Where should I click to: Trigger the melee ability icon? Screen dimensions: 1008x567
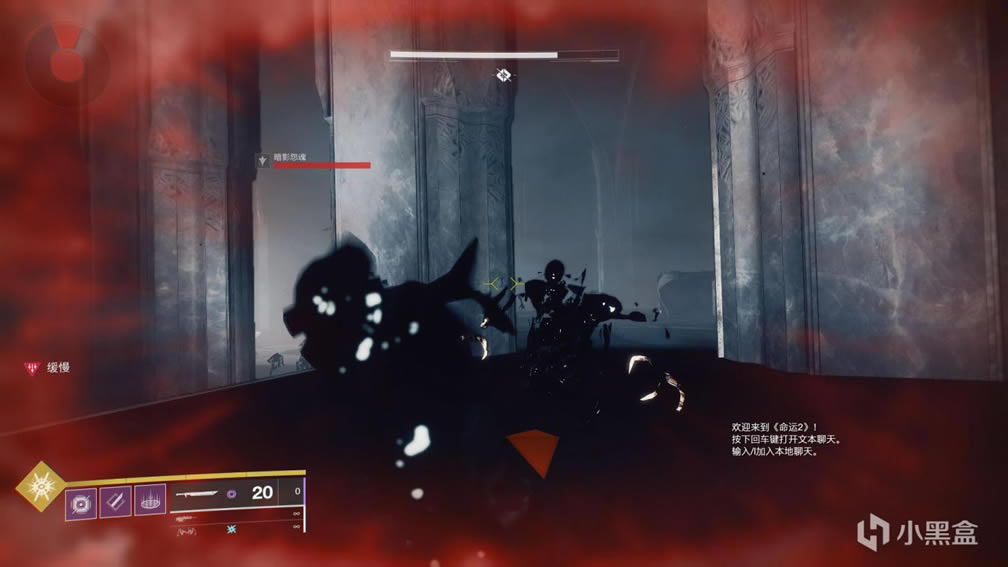115,499
